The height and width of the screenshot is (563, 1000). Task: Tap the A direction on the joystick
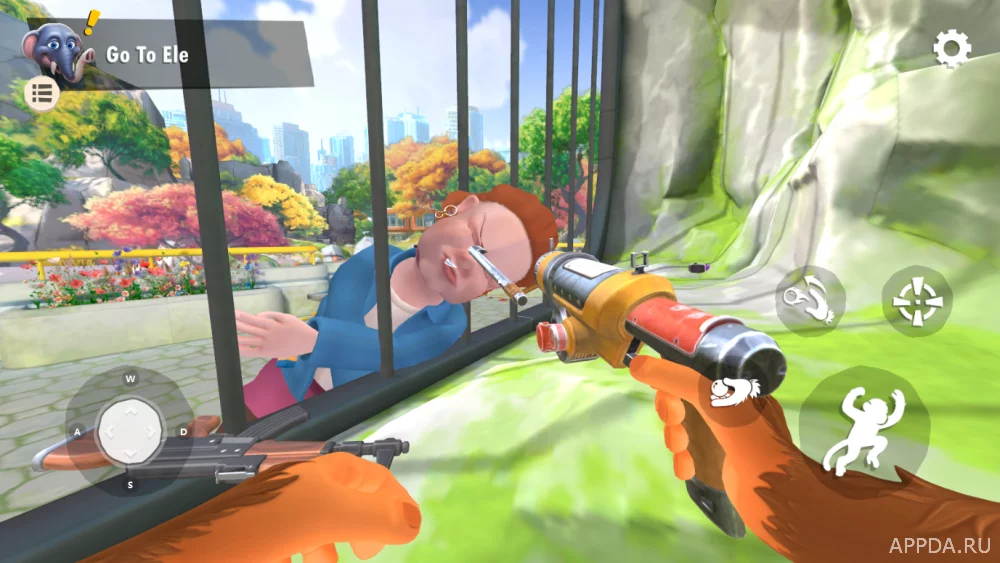77,432
